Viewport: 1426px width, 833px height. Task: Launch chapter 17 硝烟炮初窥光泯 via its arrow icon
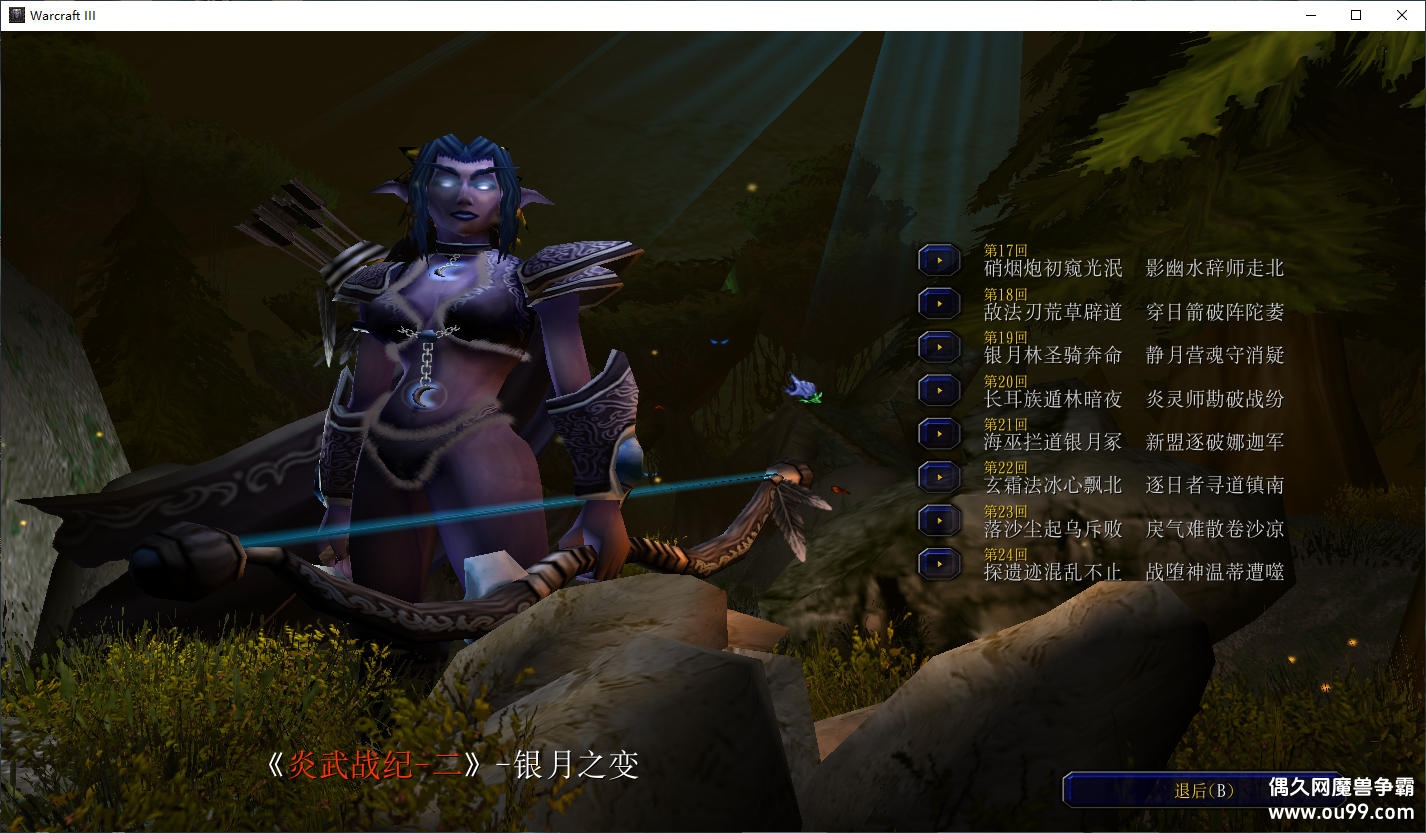pyautogui.click(x=938, y=258)
